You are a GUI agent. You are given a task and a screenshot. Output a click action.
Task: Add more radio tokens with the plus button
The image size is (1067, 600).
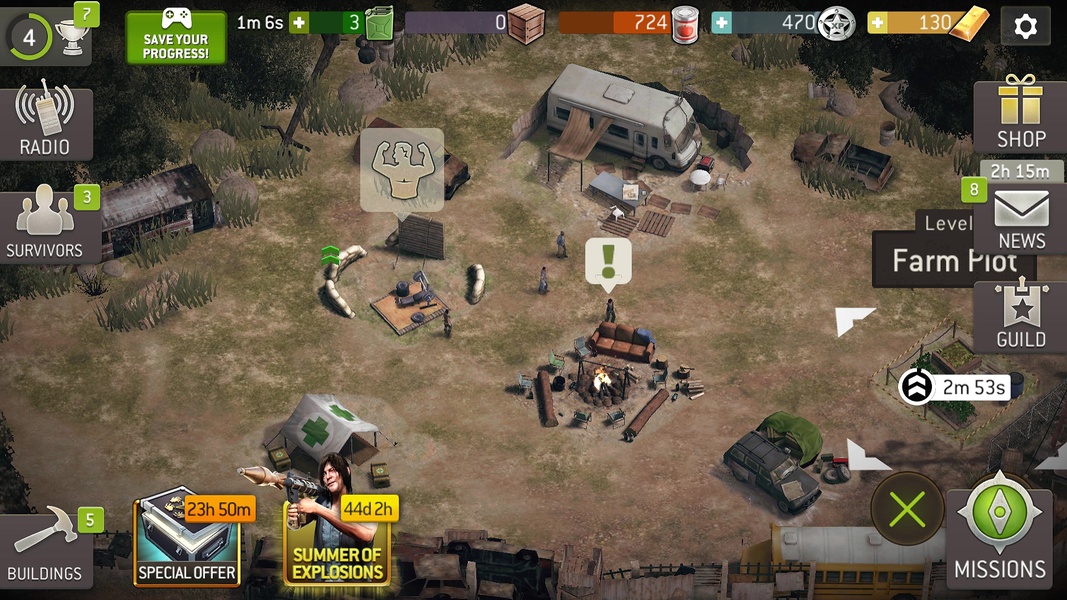[721, 23]
